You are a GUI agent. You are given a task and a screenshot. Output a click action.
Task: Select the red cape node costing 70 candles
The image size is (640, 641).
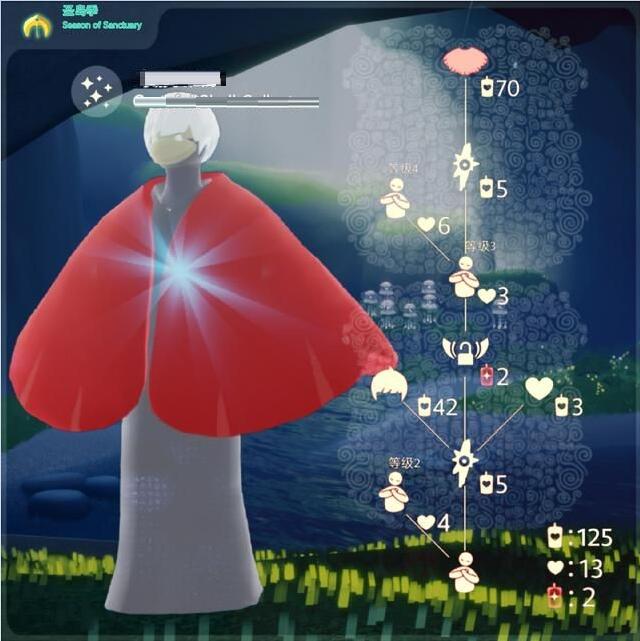pos(464,59)
